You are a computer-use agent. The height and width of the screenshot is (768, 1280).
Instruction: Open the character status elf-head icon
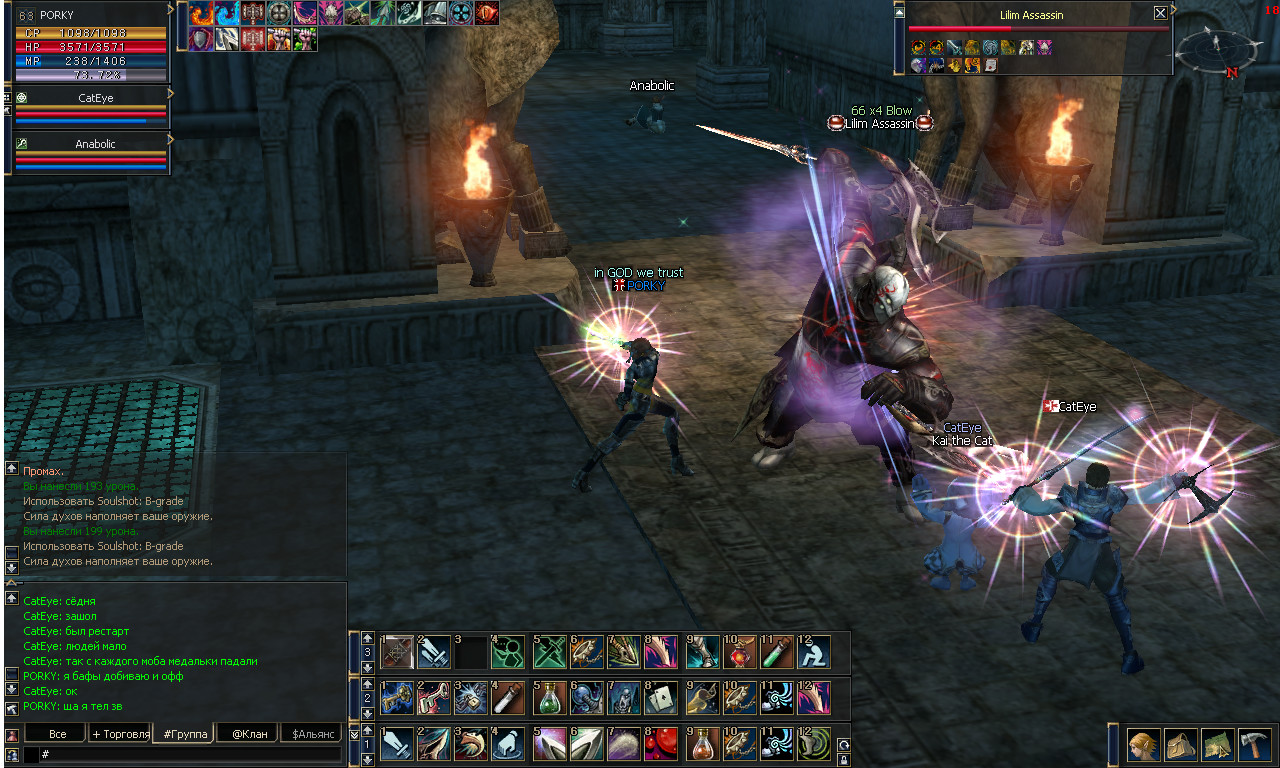point(1143,745)
